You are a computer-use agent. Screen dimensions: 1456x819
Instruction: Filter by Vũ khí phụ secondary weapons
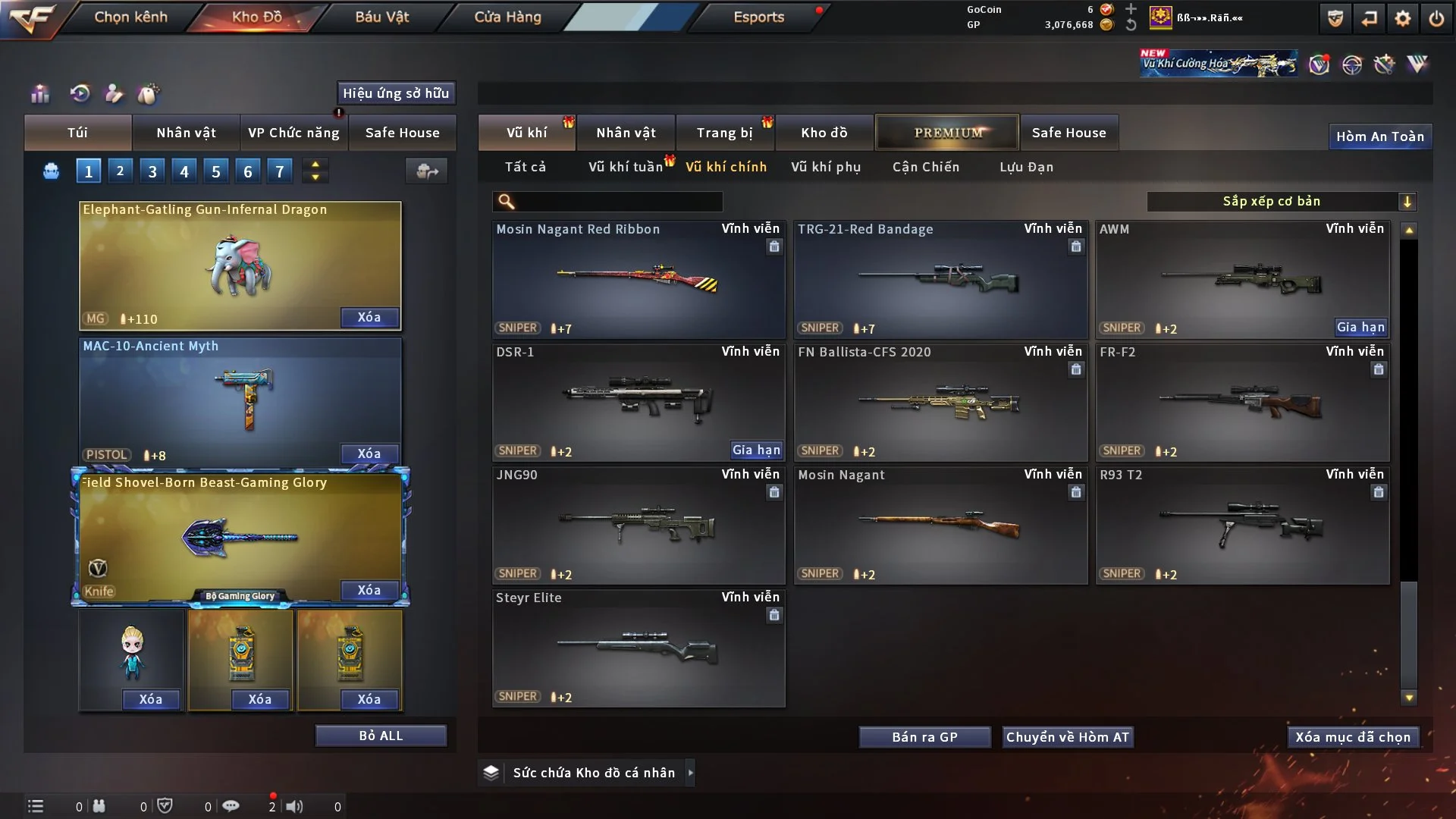tap(826, 167)
